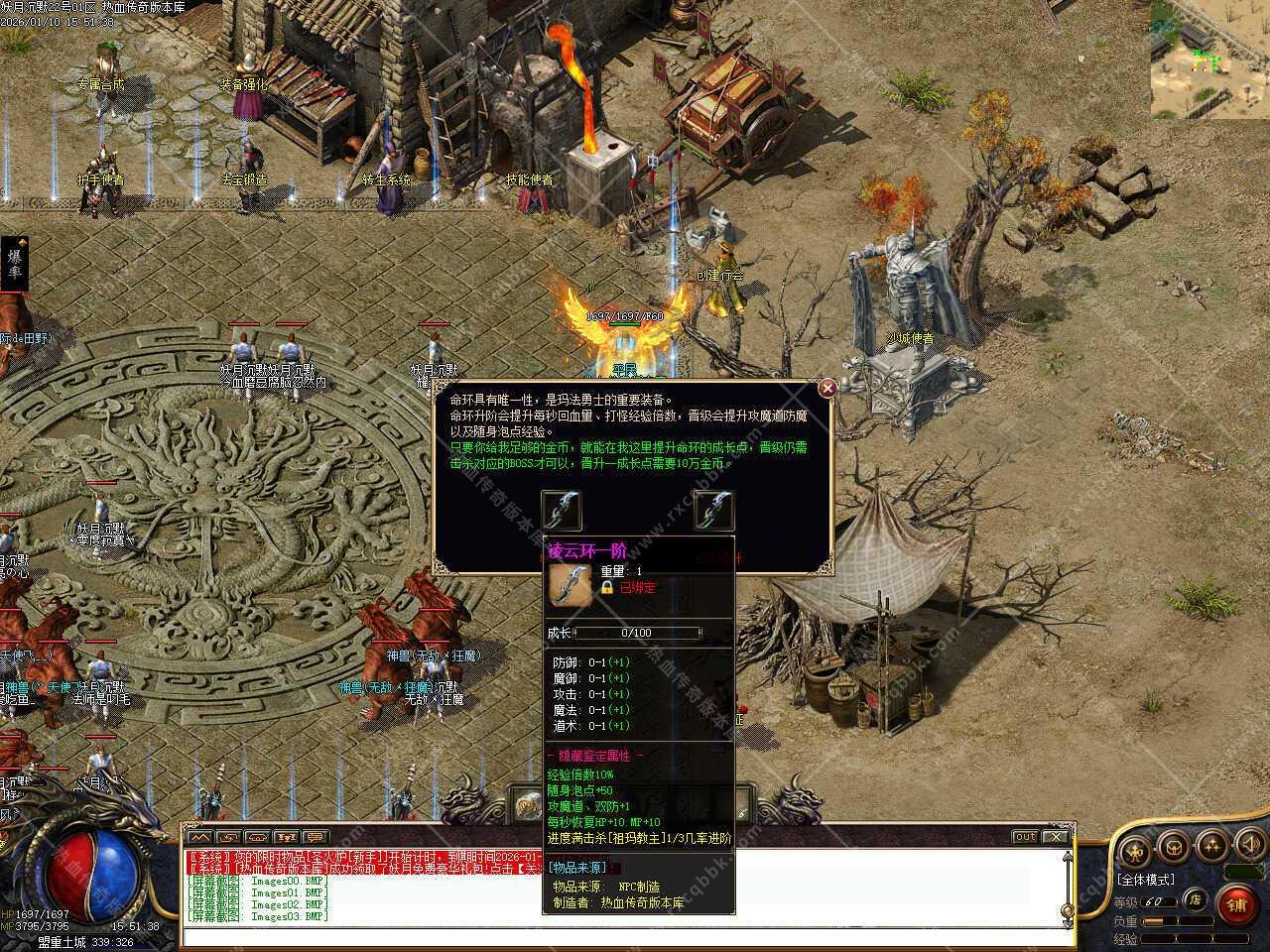Image resolution: width=1270 pixels, height=952 pixels.
Task: Open the bag cube icon
Action: (x=1174, y=849)
